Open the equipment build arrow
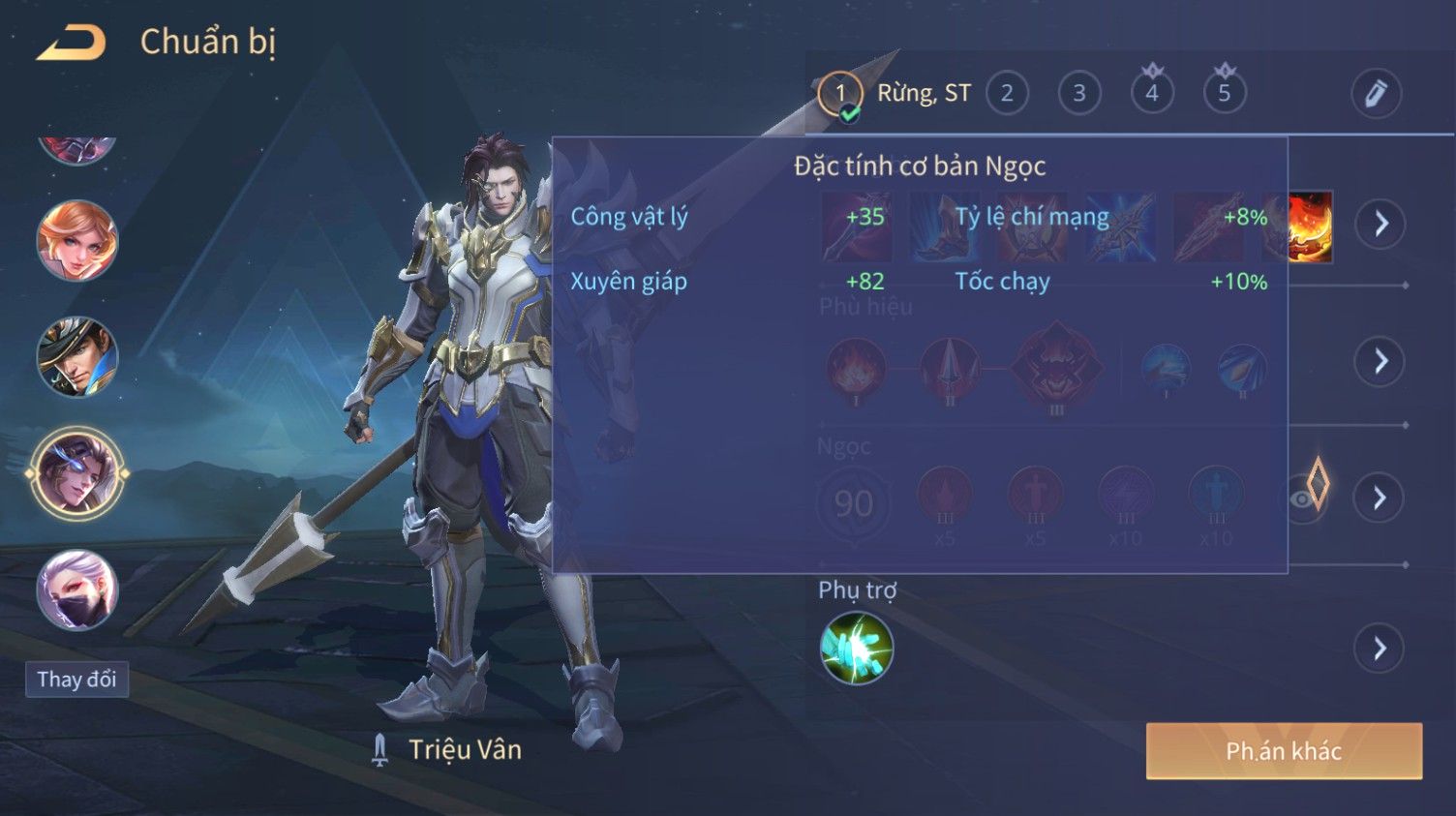Viewport: 1456px width, 816px height. [1380, 225]
